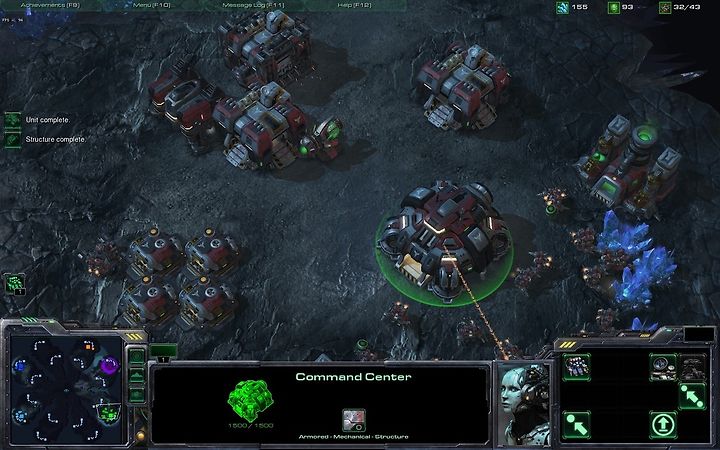Screen dimensions: 720x450
Task: Click the Lift Off command
Action: (663, 424)
